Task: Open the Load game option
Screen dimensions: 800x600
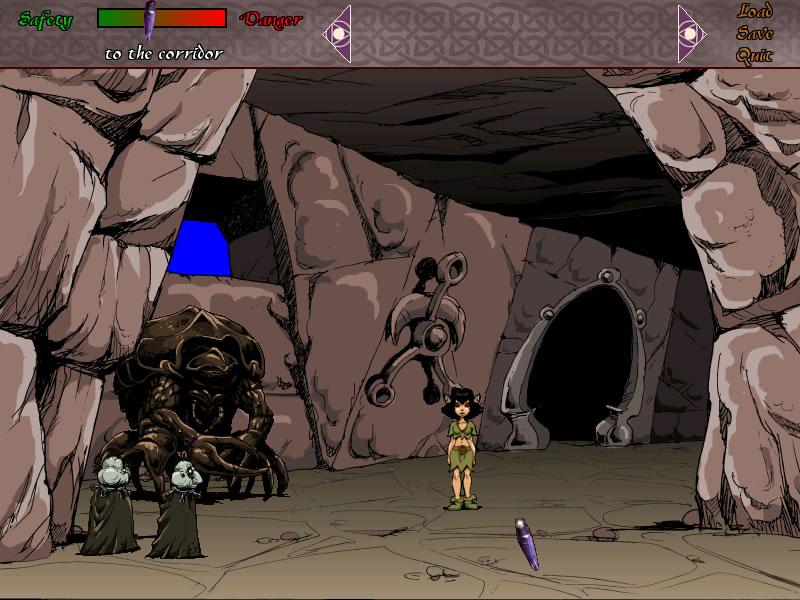Action: [755, 12]
